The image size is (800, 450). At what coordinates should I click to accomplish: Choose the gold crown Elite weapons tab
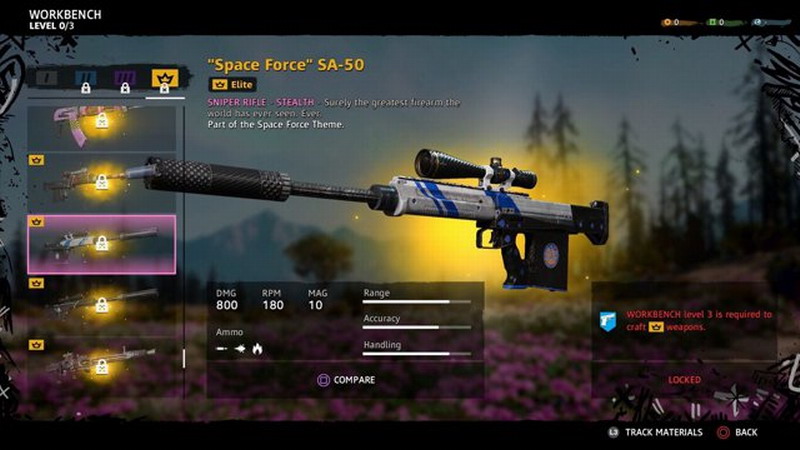coord(164,78)
